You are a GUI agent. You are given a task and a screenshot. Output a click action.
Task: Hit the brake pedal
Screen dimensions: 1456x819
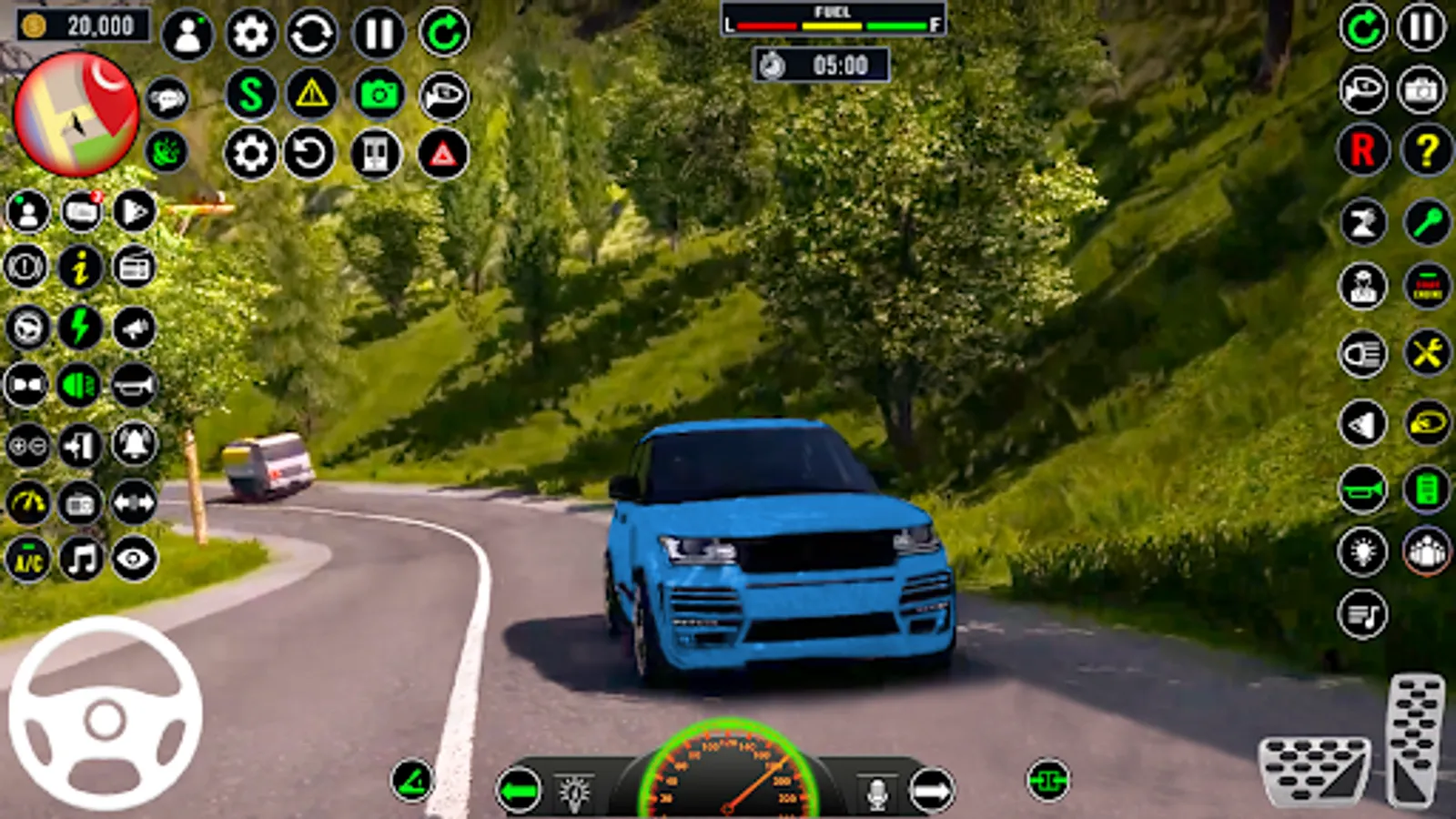point(1314,770)
